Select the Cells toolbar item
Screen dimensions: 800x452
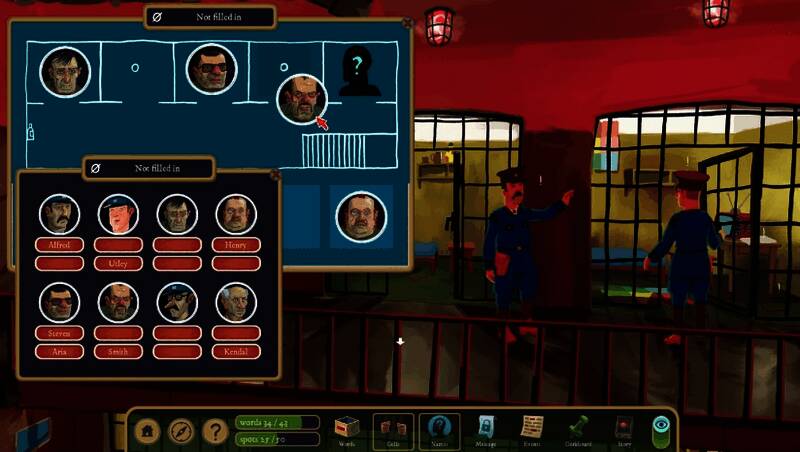393,429
